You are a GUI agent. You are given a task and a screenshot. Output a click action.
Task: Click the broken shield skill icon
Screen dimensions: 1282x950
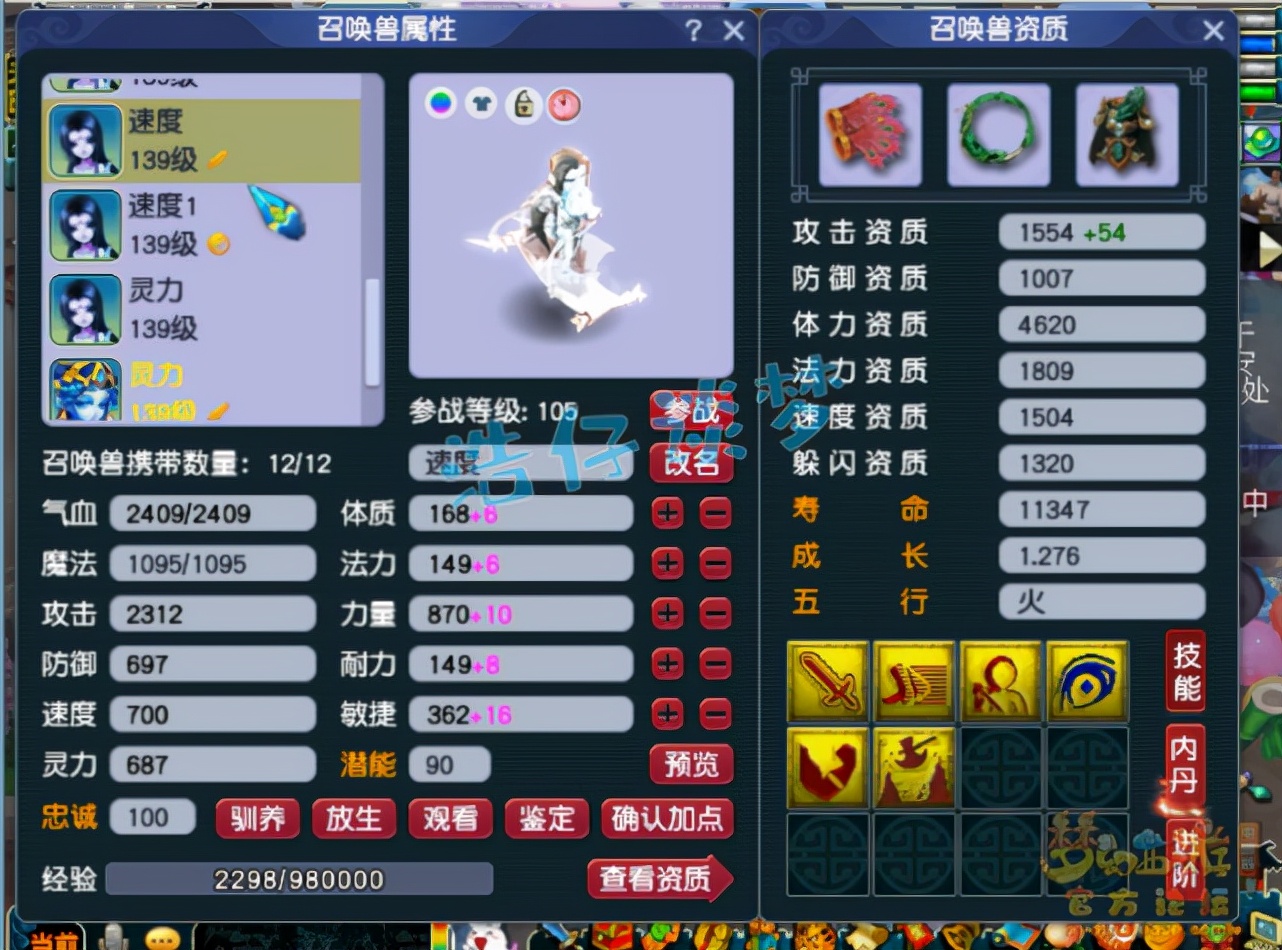click(827, 768)
